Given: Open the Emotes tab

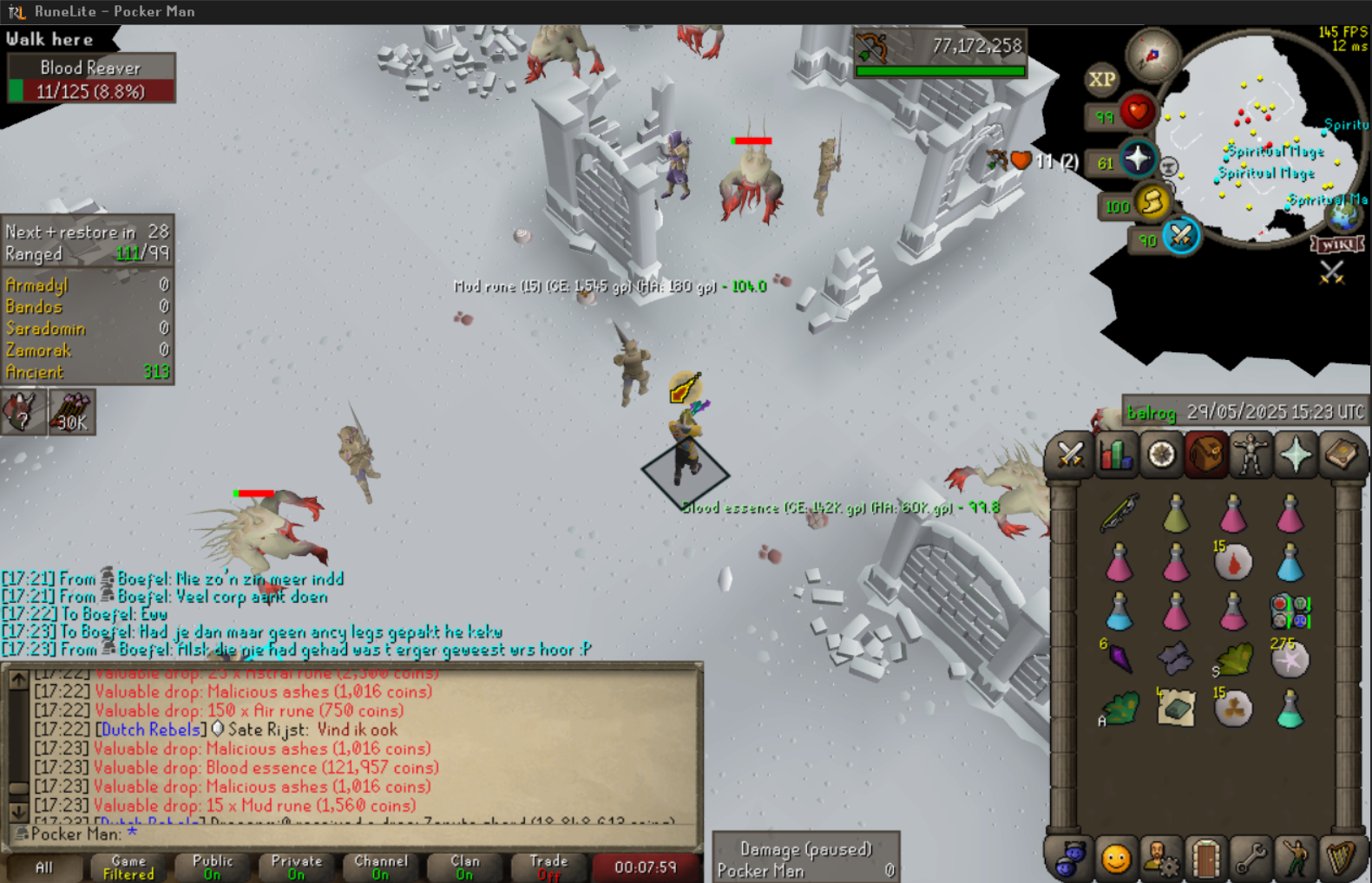Looking at the screenshot, I should (x=1296, y=859).
